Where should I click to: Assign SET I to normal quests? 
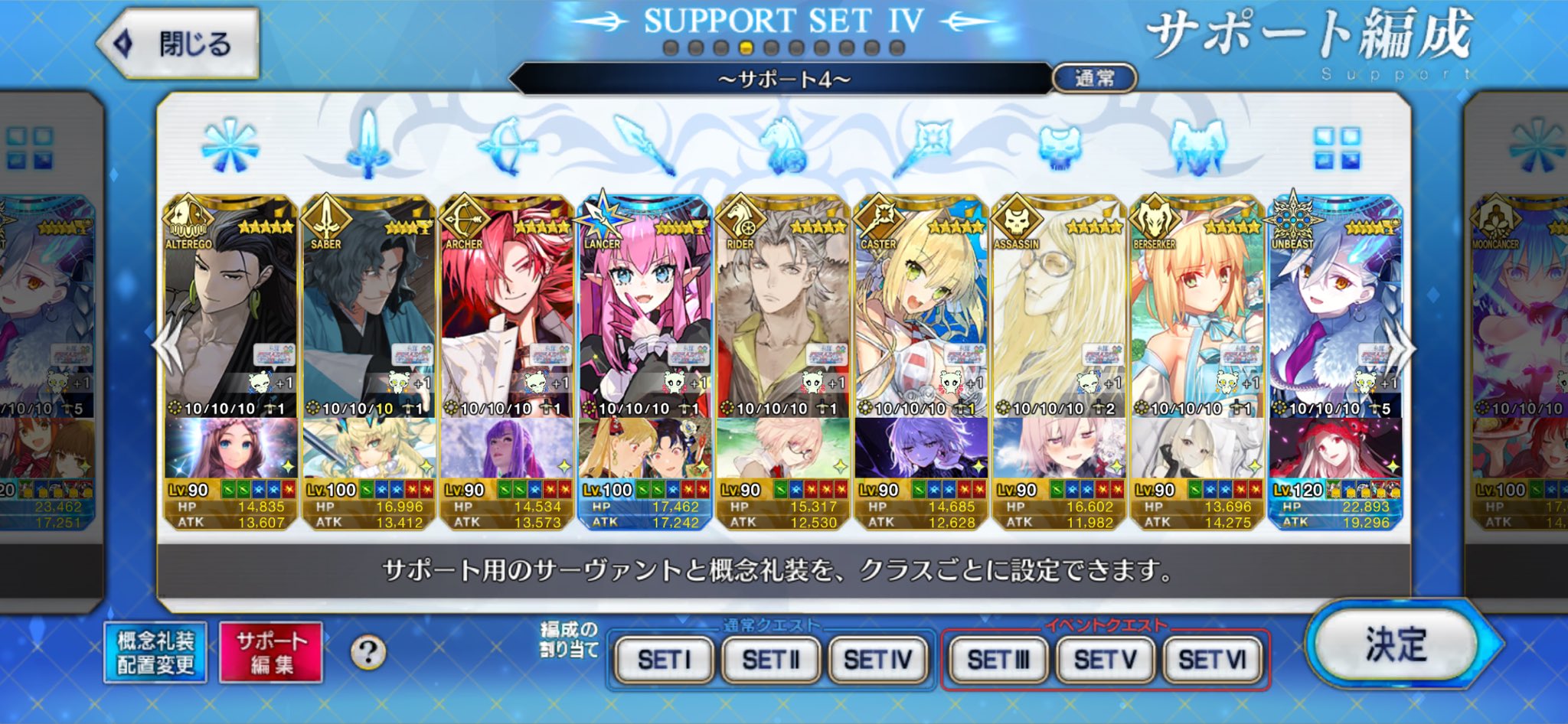[x=664, y=659]
